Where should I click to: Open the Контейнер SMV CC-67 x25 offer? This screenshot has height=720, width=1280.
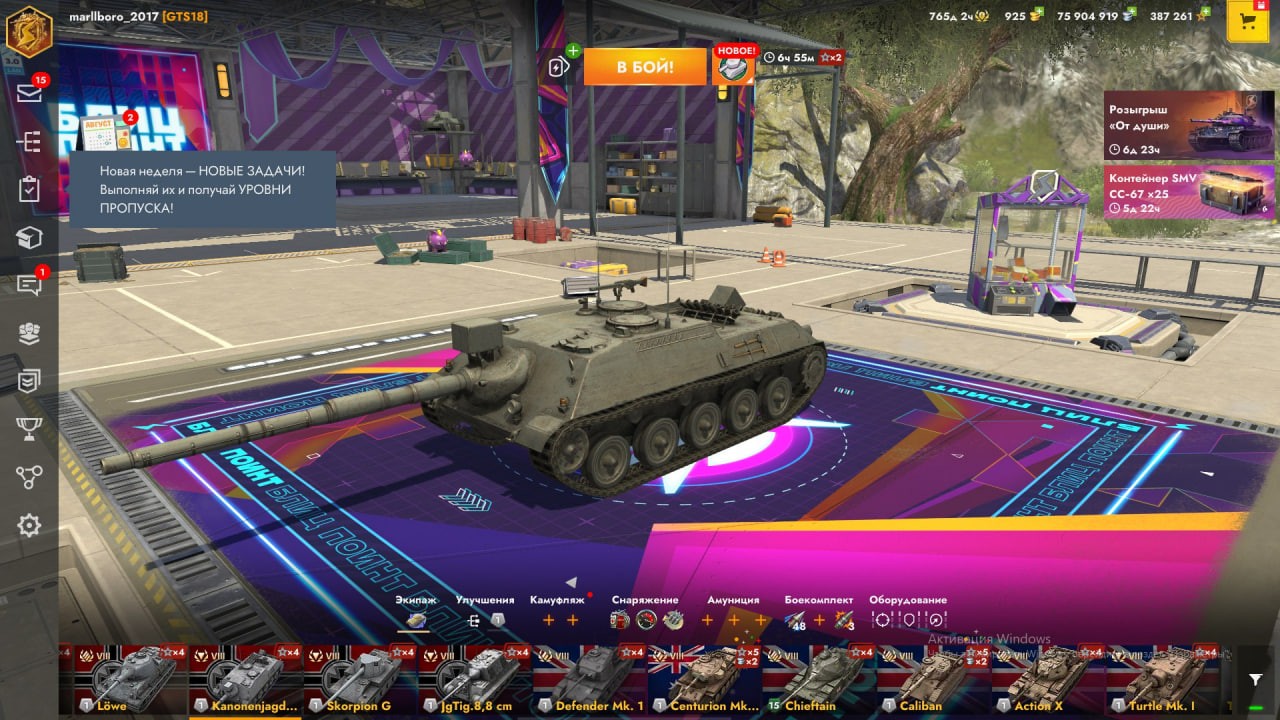[1188, 191]
